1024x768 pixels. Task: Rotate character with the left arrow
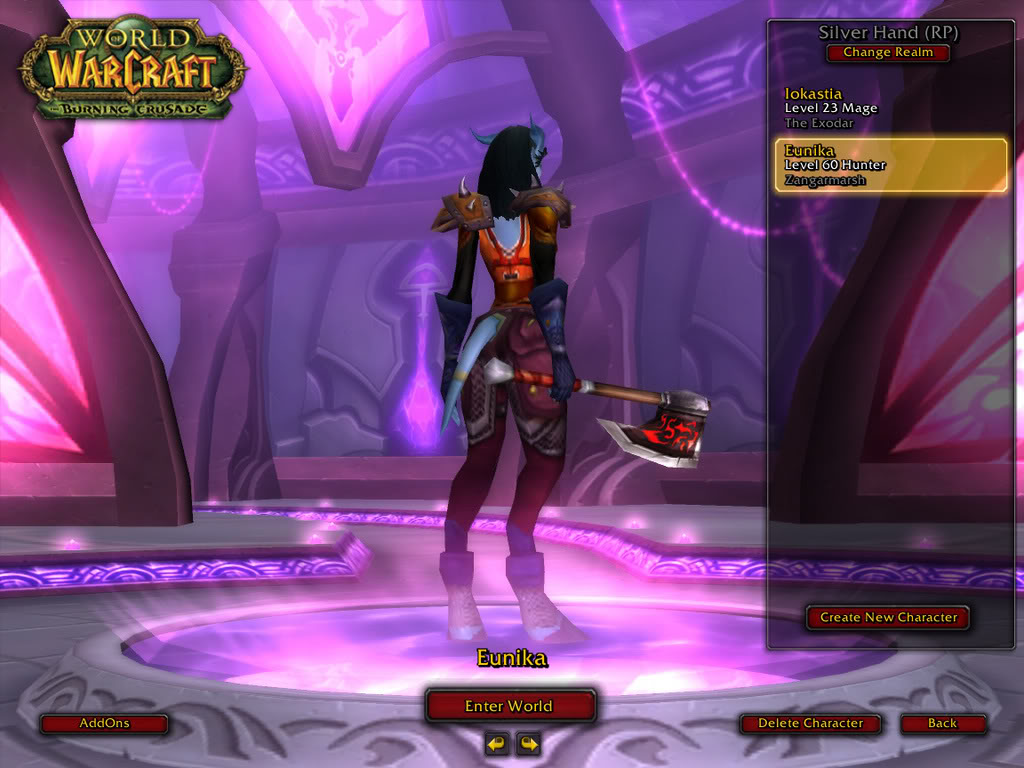click(x=496, y=743)
